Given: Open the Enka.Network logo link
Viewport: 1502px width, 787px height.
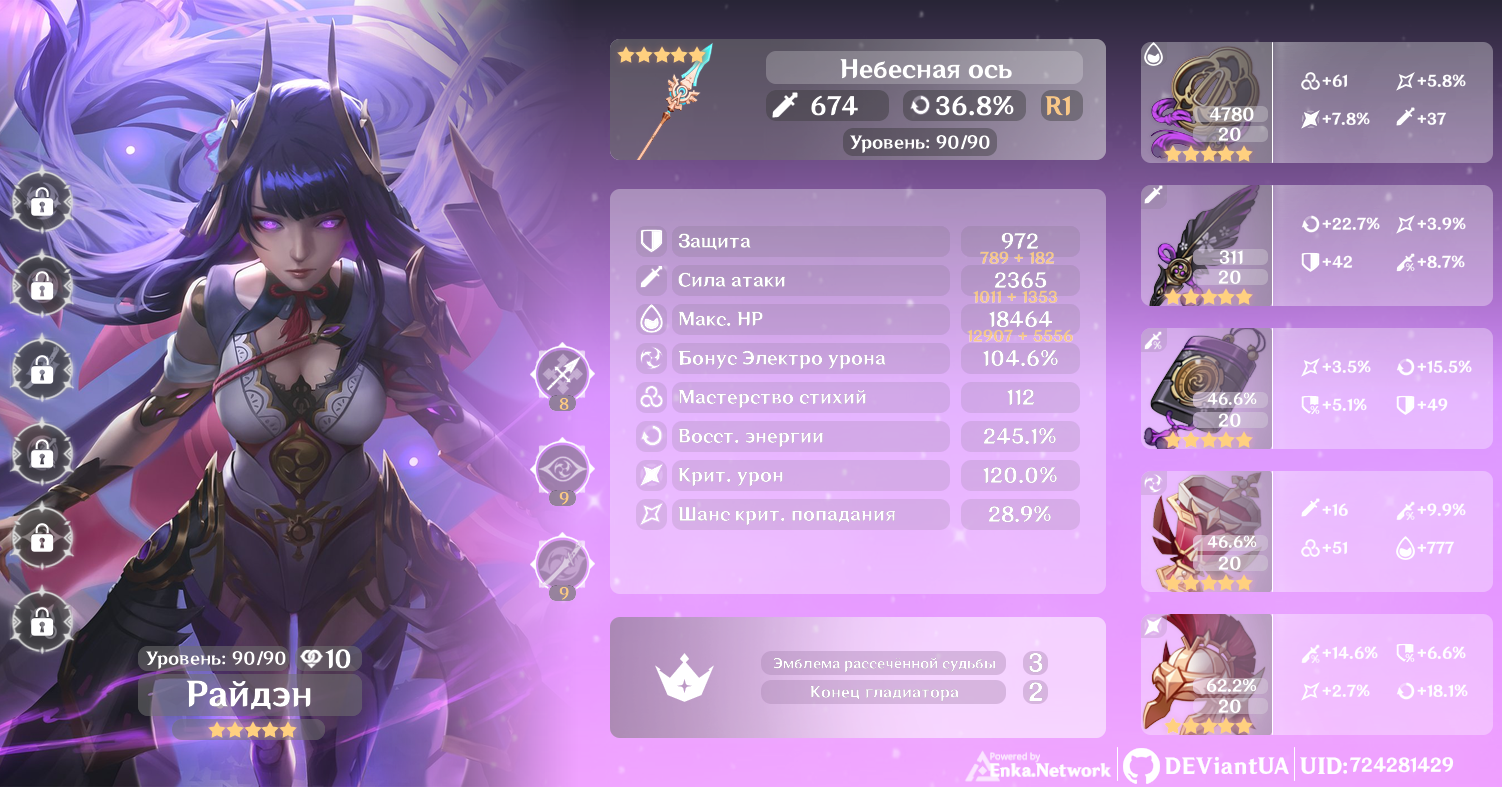Looking at the screenshot, I should (x=1039, y=767).
